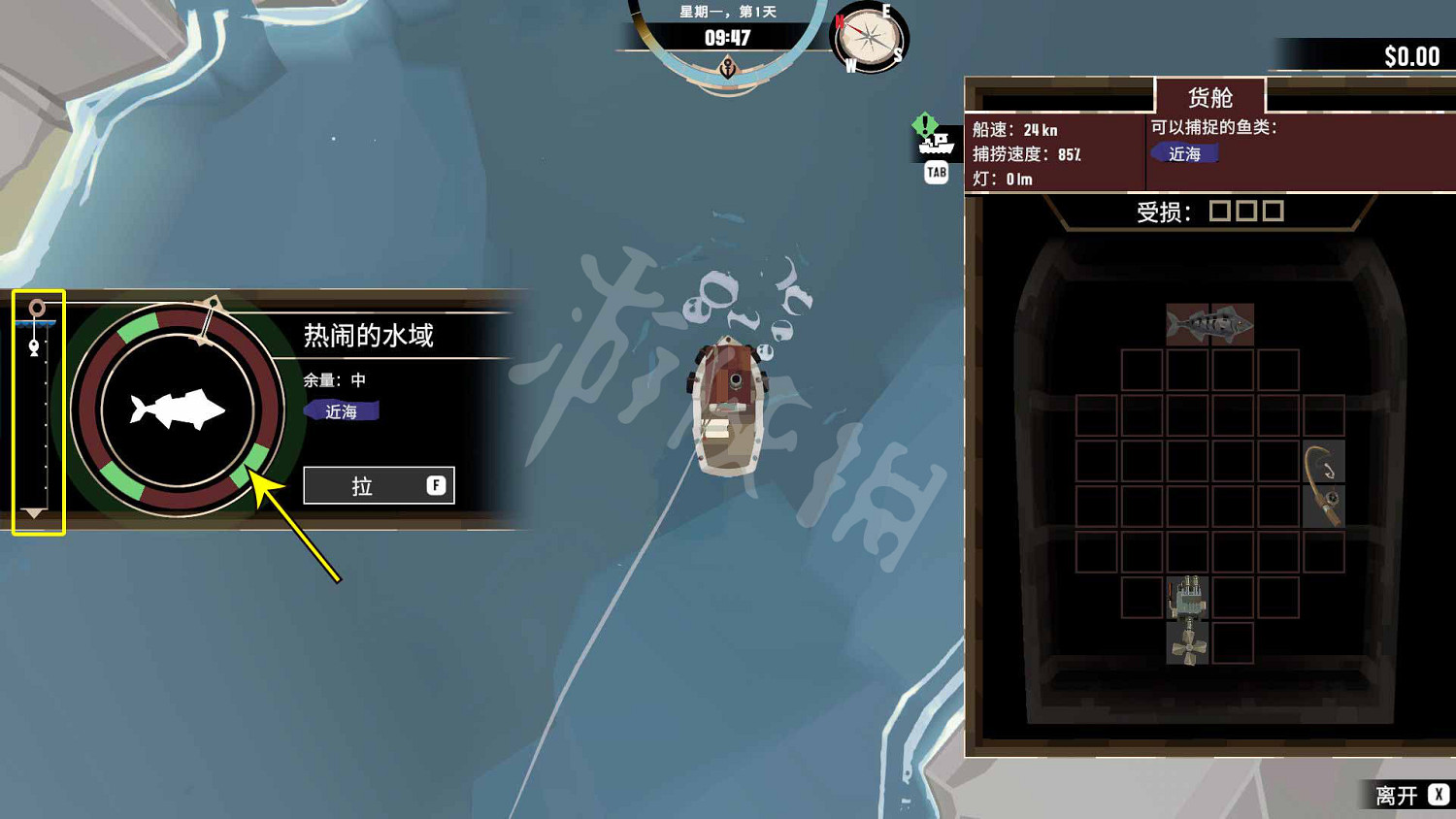Image resolution: width=1456 pixels, height=819 pixels.
Task: Click the green exclamation boat marker
Action: pos(925,124)
